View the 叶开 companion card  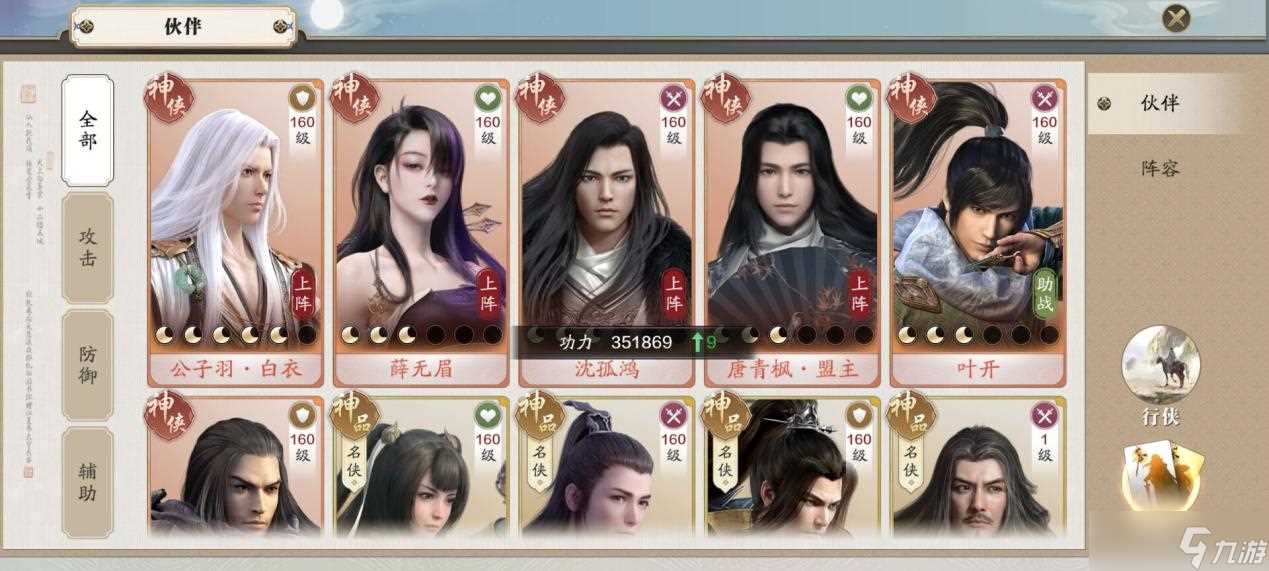pos(977,230)
